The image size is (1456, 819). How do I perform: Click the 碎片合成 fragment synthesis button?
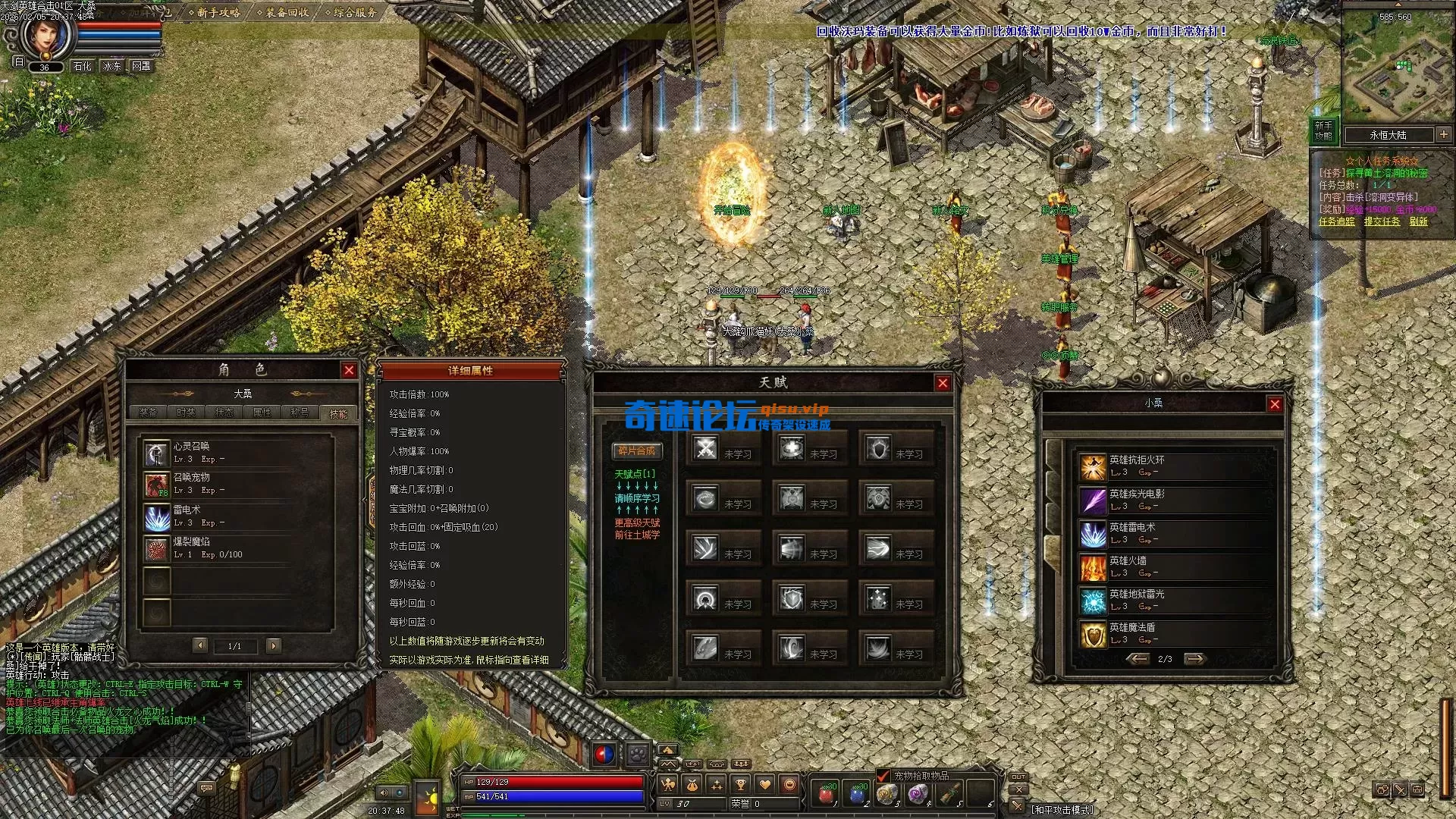[x=636, y=451]
